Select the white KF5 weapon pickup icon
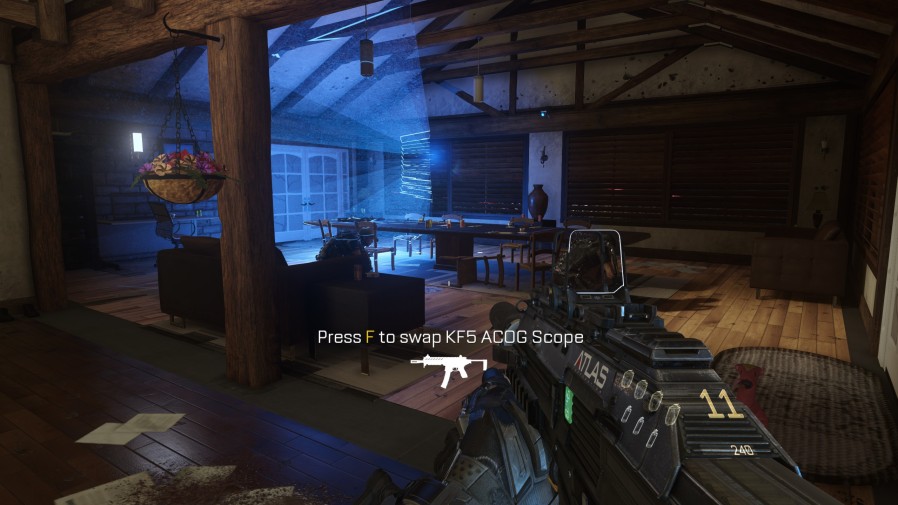898x505 pixels. [x=448, y=369]
